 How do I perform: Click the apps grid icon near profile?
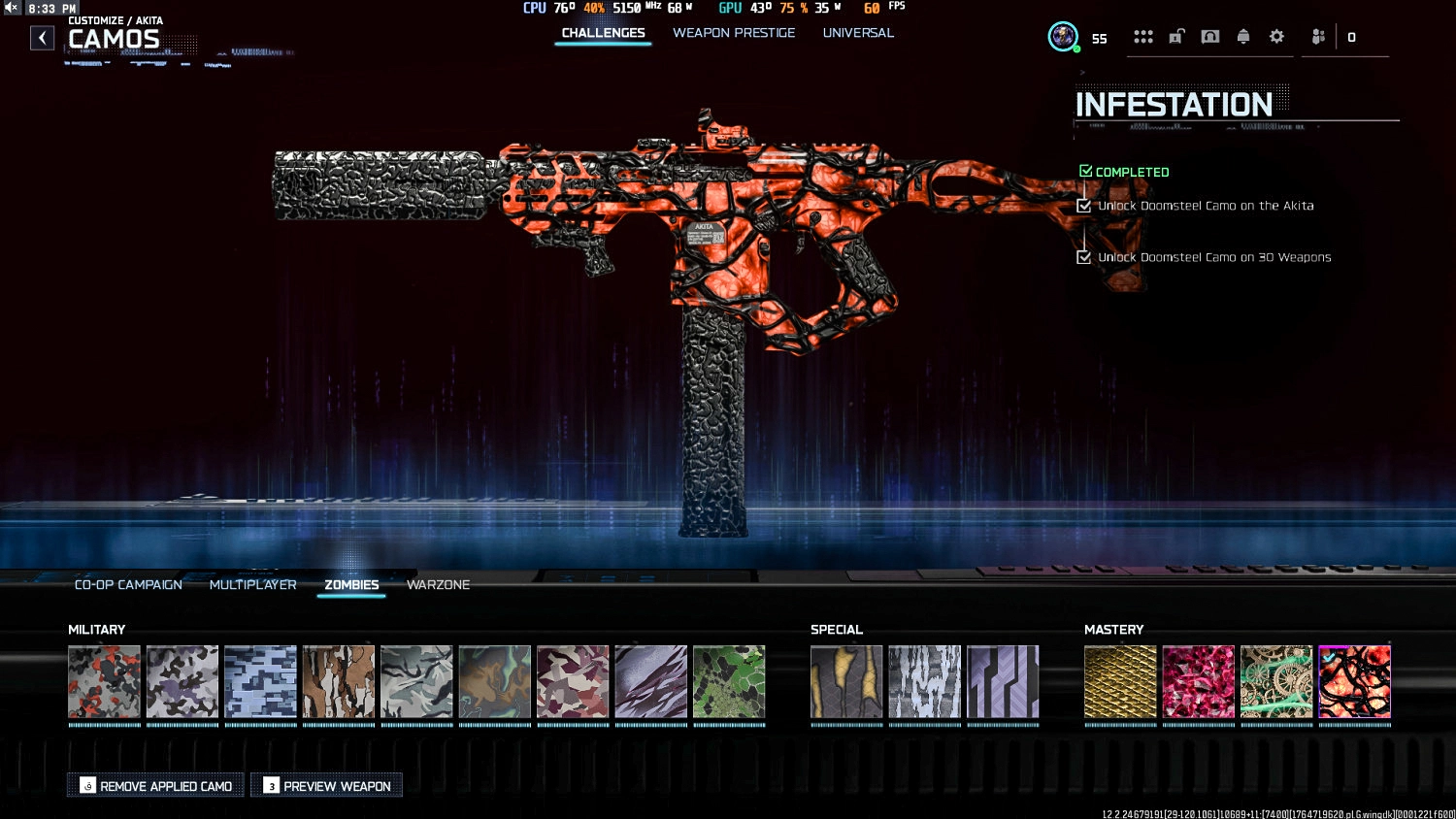point(1143,36)
